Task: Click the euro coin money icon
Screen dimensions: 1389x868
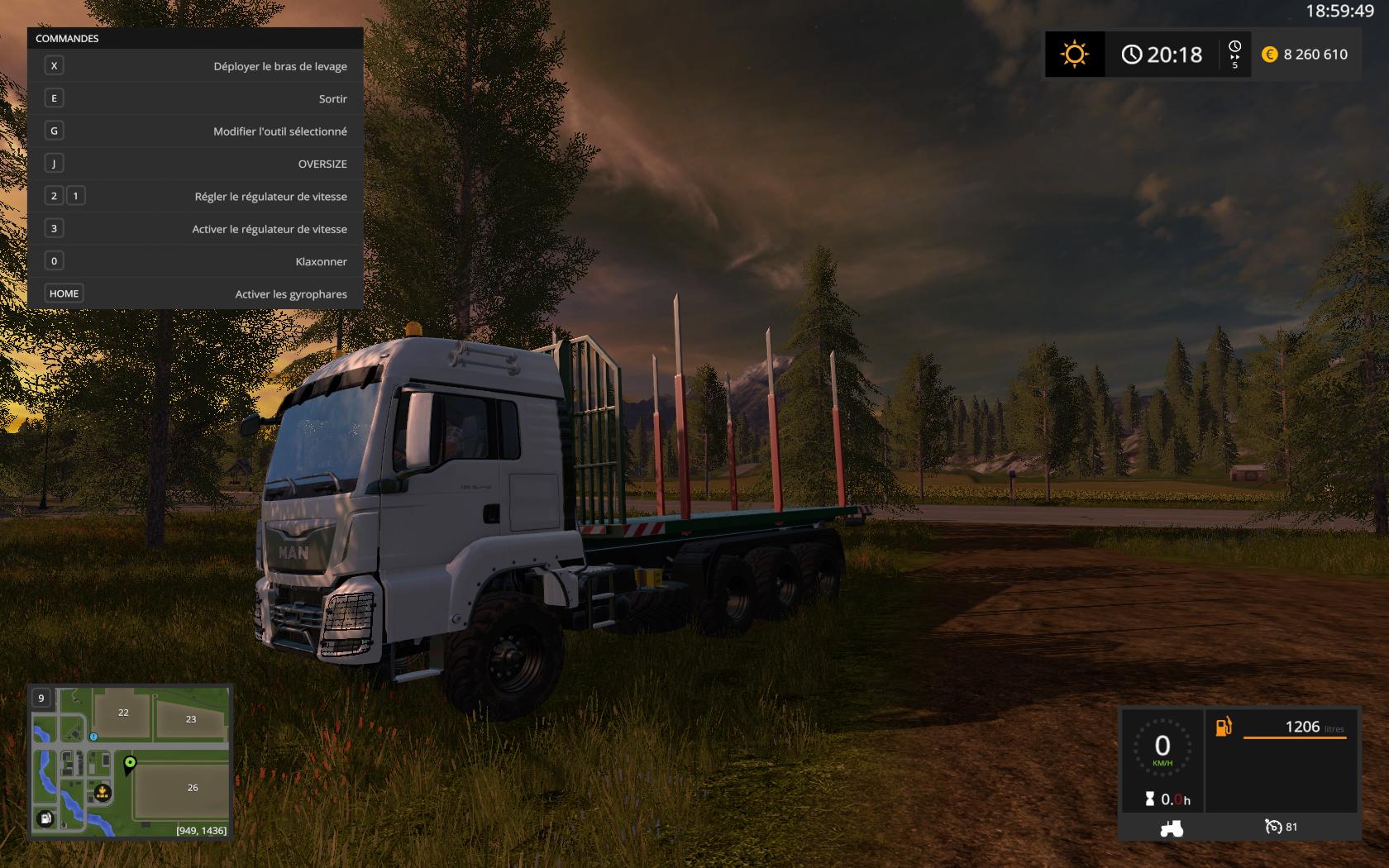Action: [x=1269, y=55]
